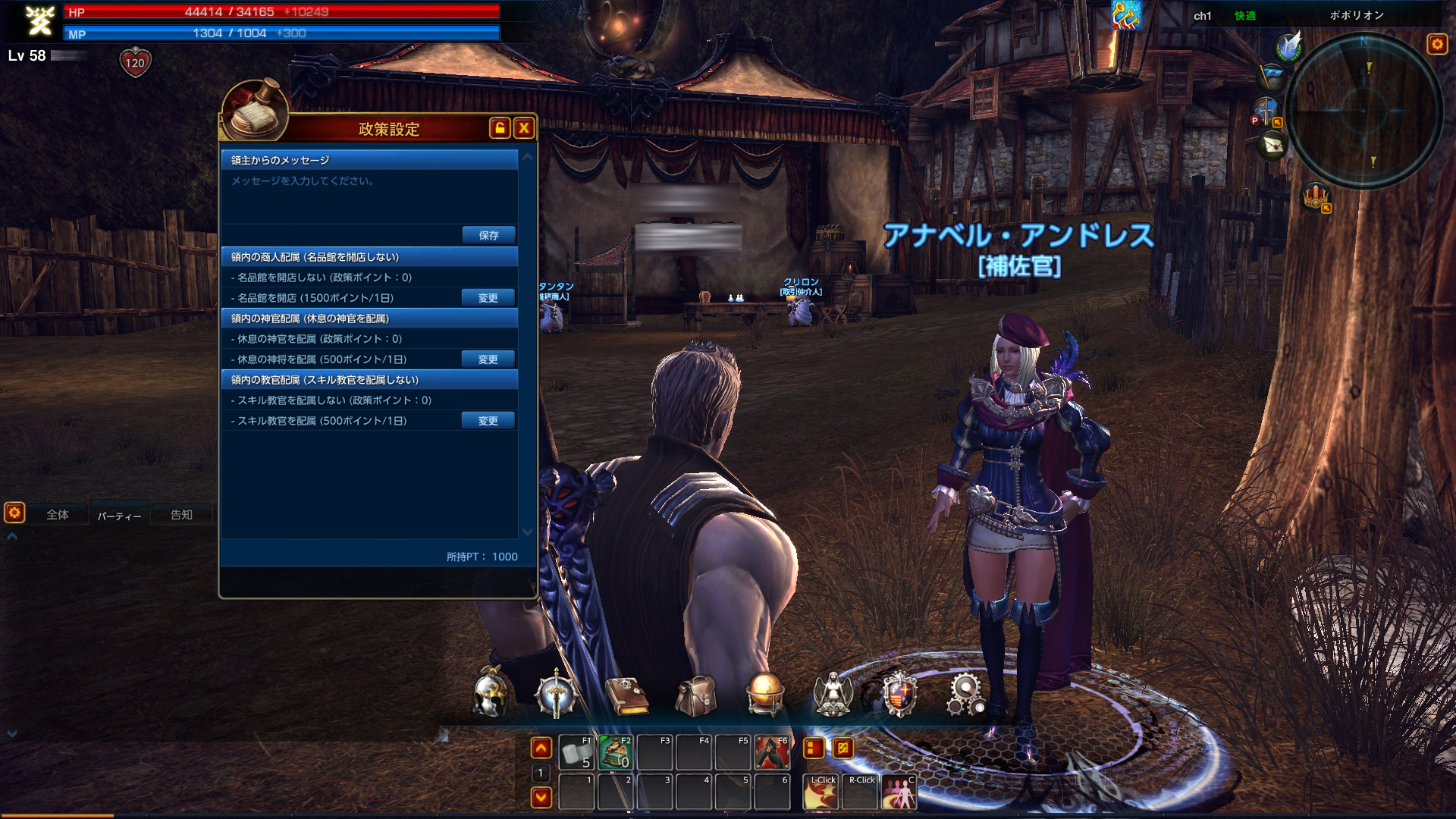Switch to the 告知 chat tab
Screen dimensions: 1456x819
[181, 515]
